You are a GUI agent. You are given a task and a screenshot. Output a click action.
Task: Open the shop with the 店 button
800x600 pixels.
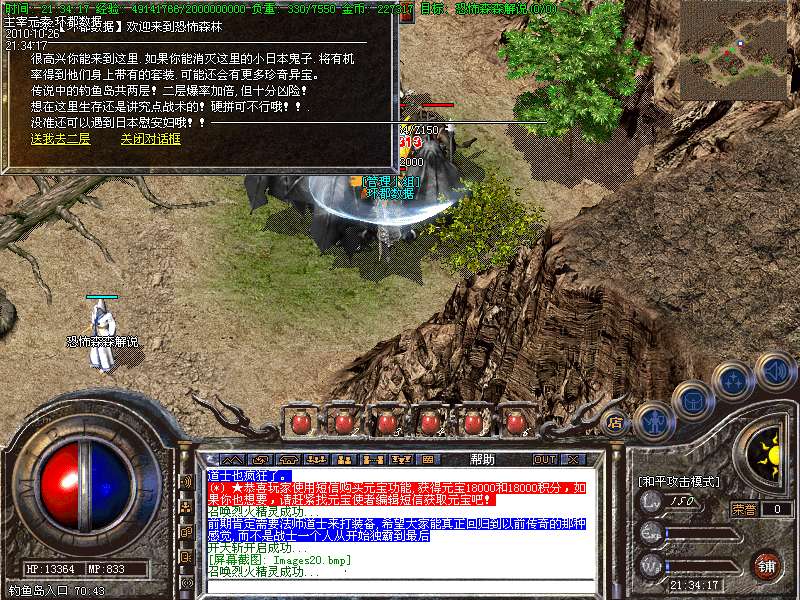point(616,424)
